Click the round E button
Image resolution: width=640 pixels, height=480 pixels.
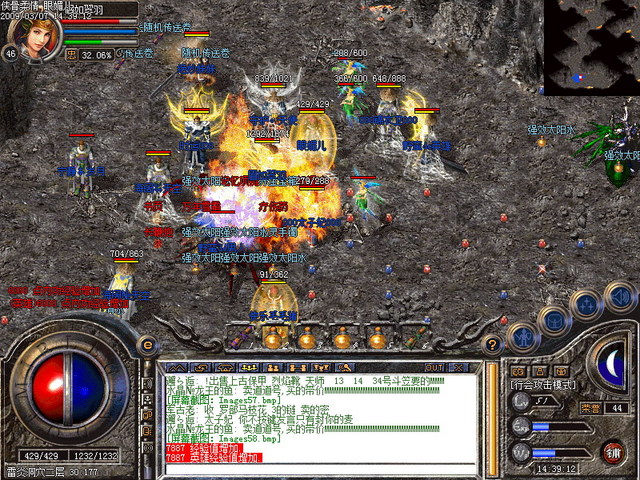point(147,345)
